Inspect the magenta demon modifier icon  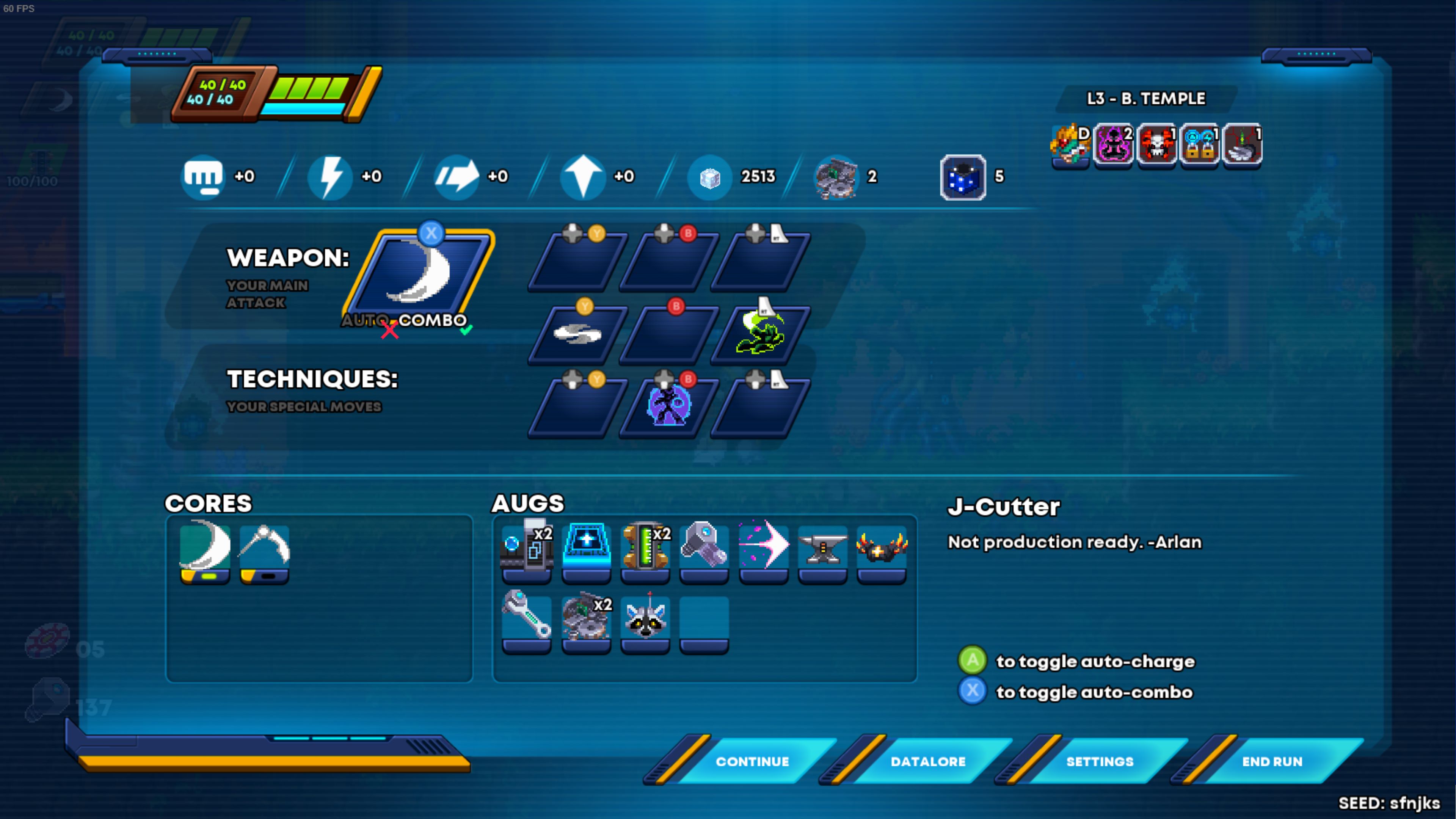tap(1114, 145)
